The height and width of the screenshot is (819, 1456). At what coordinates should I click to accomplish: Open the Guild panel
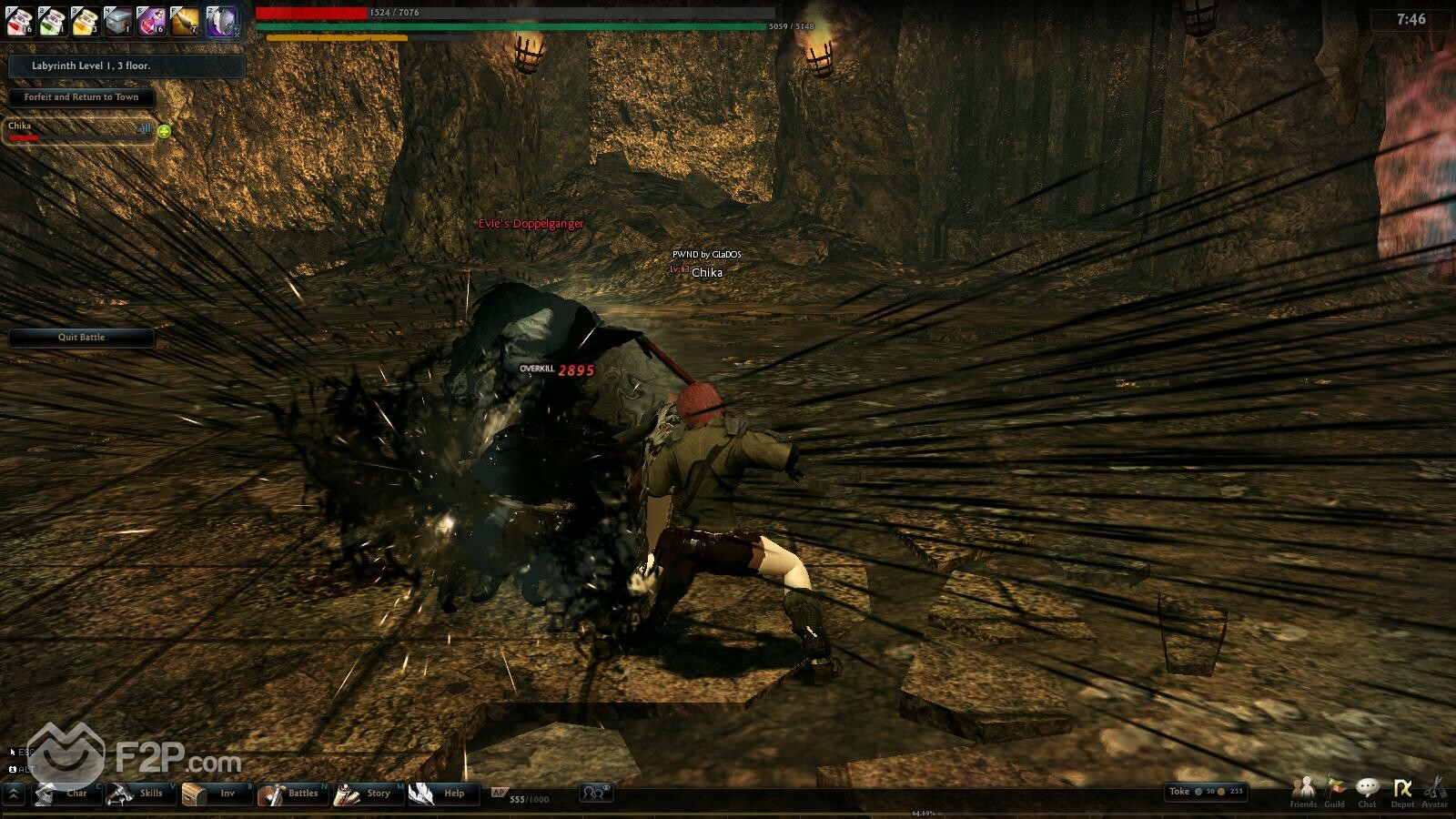(1335, 792)
